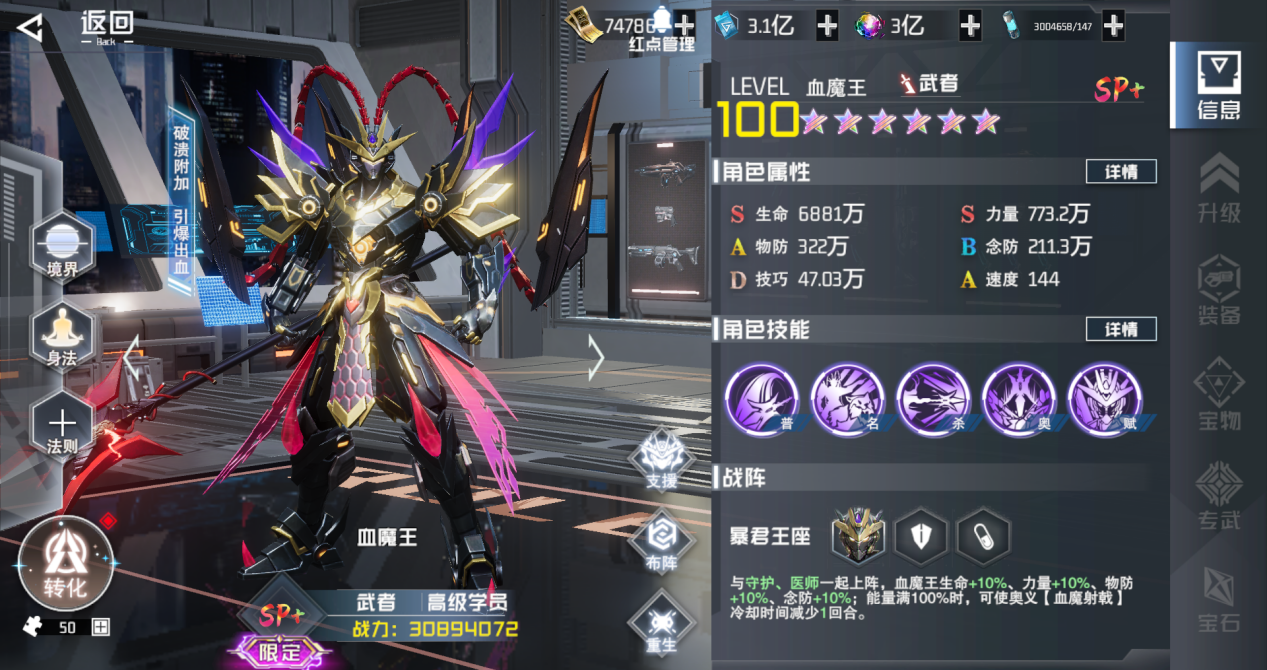Go back using the 返回 arrow button

31,28
